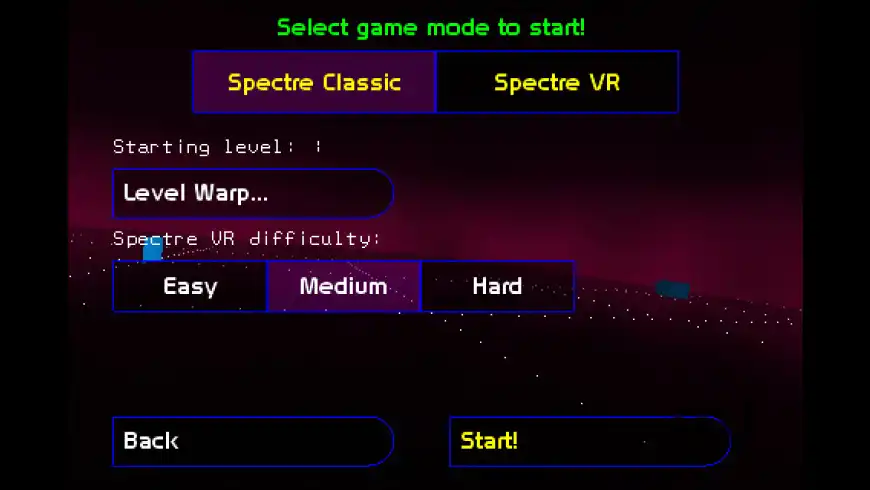870x490 pixels.
Task: Open the Level Warp selector
Action: pyautogui.click(x=252, y=193)
